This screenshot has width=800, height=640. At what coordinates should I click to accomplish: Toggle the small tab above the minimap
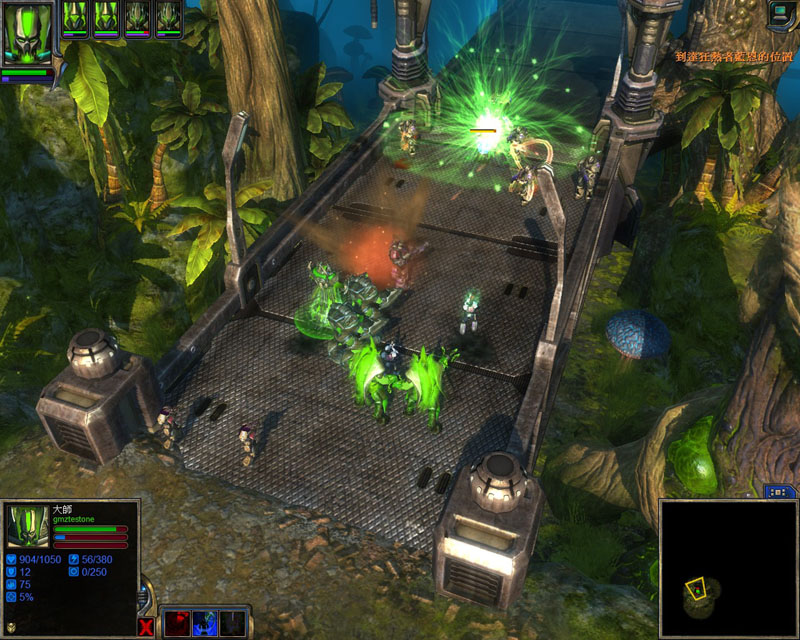(x=780, y=492)
